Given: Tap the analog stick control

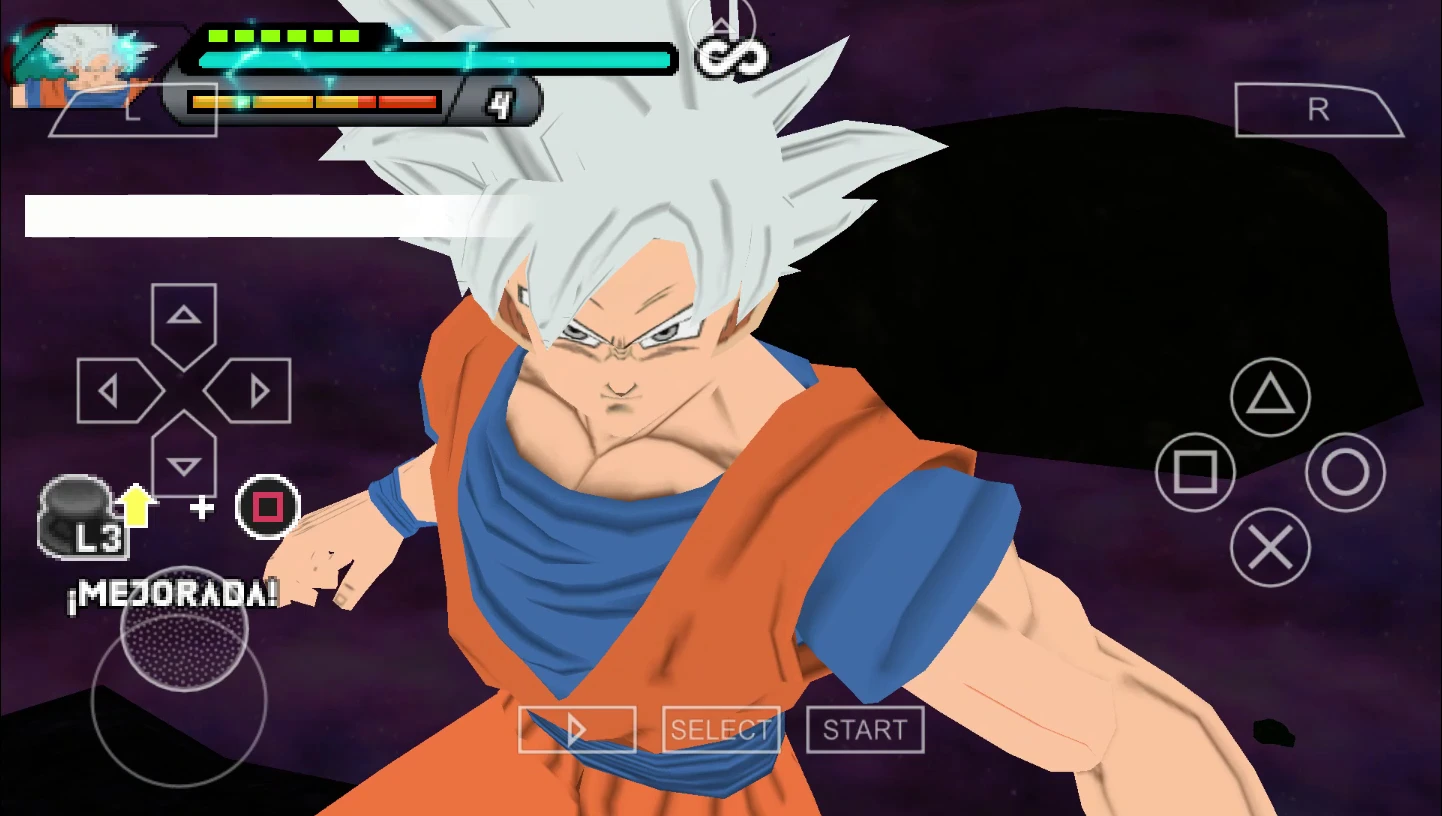Looking at the screenshot, I should click(x=180, y=700).
